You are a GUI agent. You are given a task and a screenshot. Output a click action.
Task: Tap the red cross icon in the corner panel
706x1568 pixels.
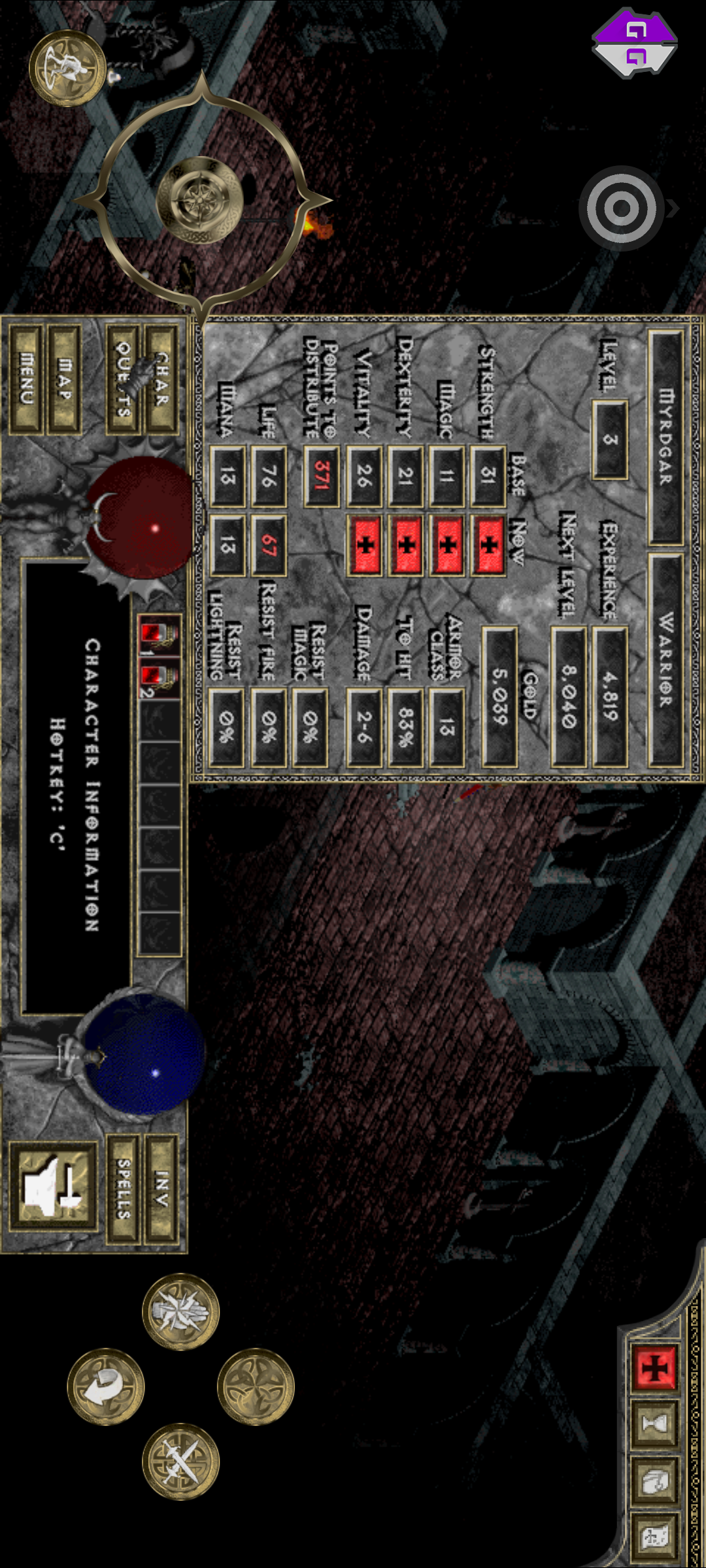tap(654, 1366)
